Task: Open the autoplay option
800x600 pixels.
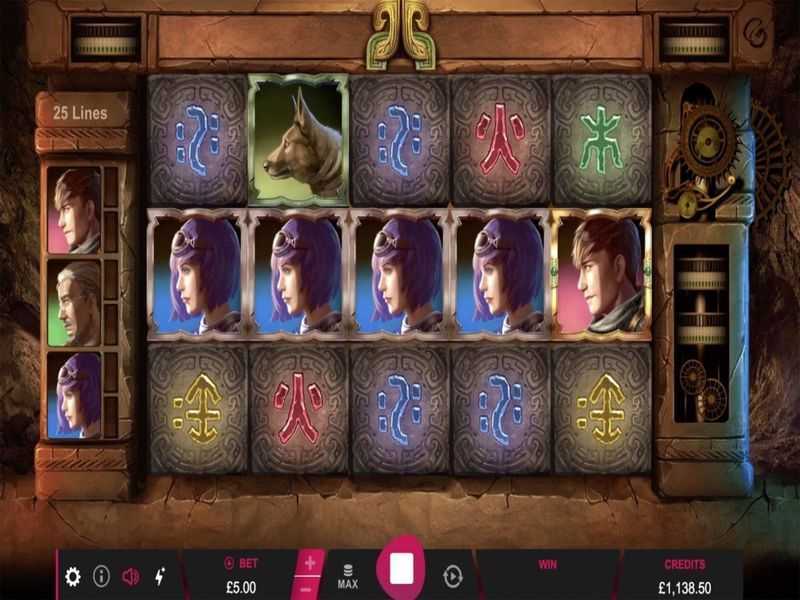Action: tap(453, 576)
